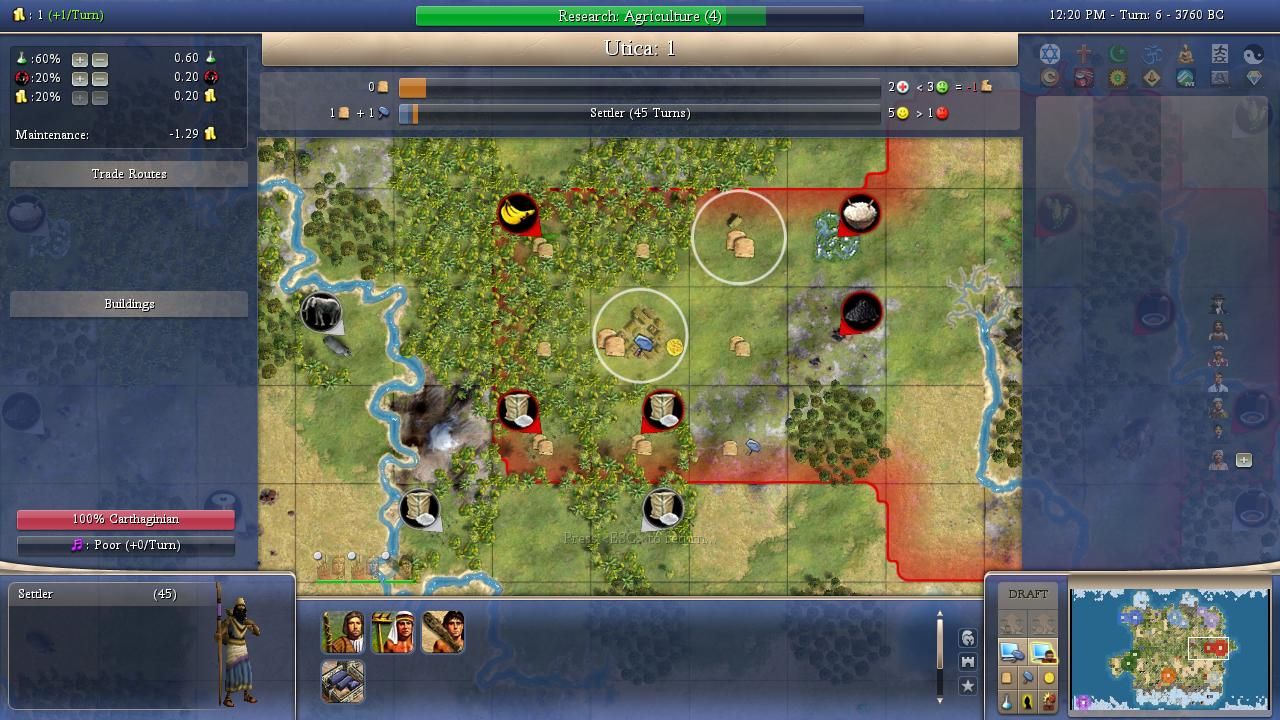Emphasize commerce with the gold coin icon
Viewport: 1280px width, 720px height.
pos(1049,678)
